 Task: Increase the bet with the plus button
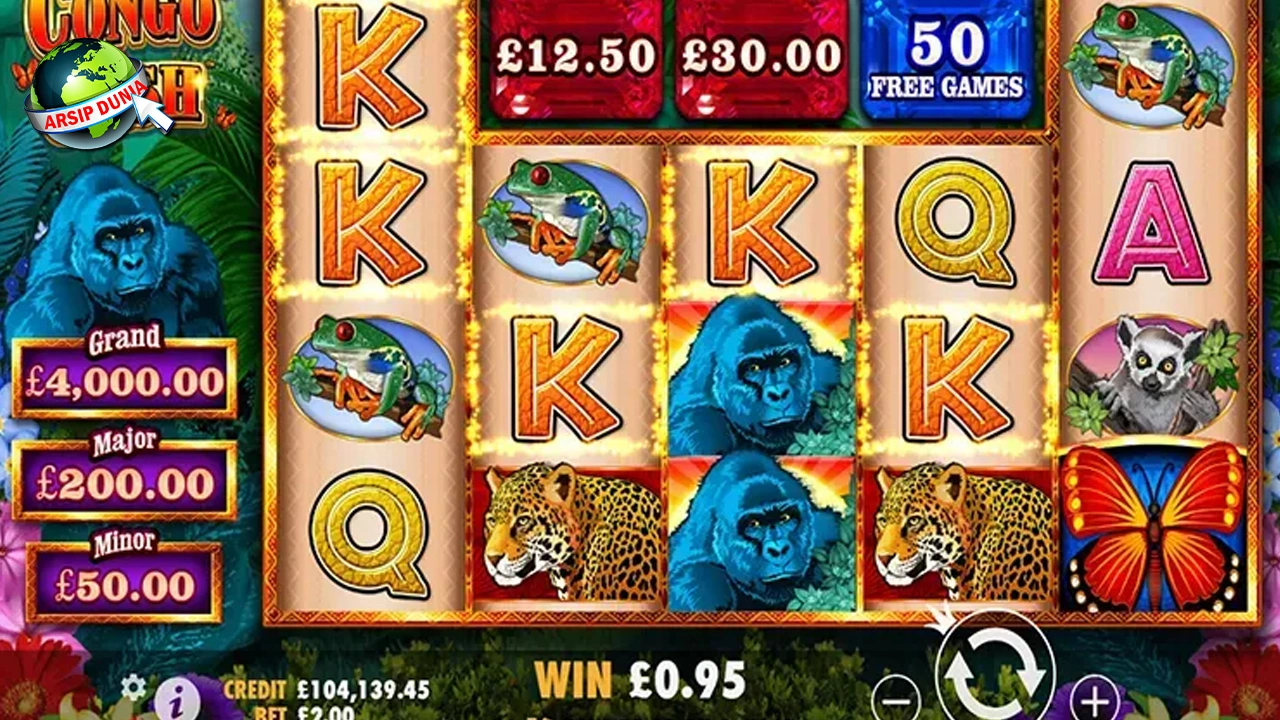(x=1095, y=696)
